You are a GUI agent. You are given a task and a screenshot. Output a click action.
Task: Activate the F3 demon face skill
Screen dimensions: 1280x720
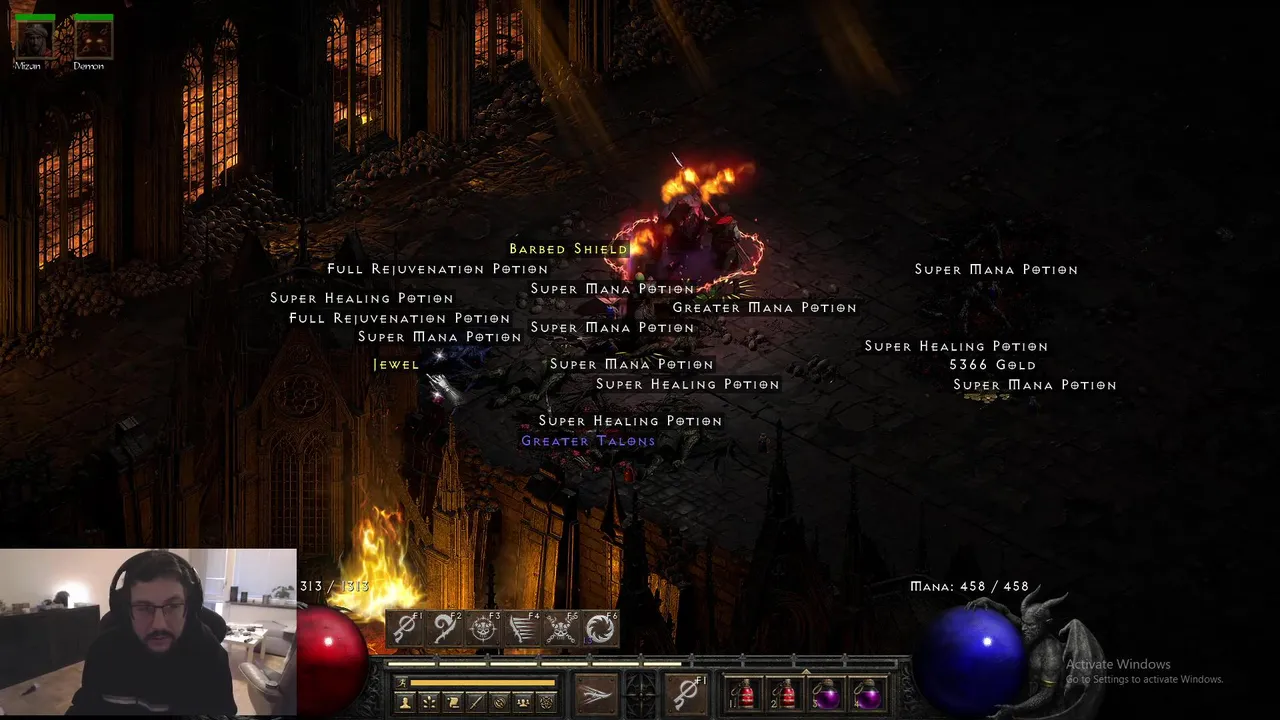483,628
